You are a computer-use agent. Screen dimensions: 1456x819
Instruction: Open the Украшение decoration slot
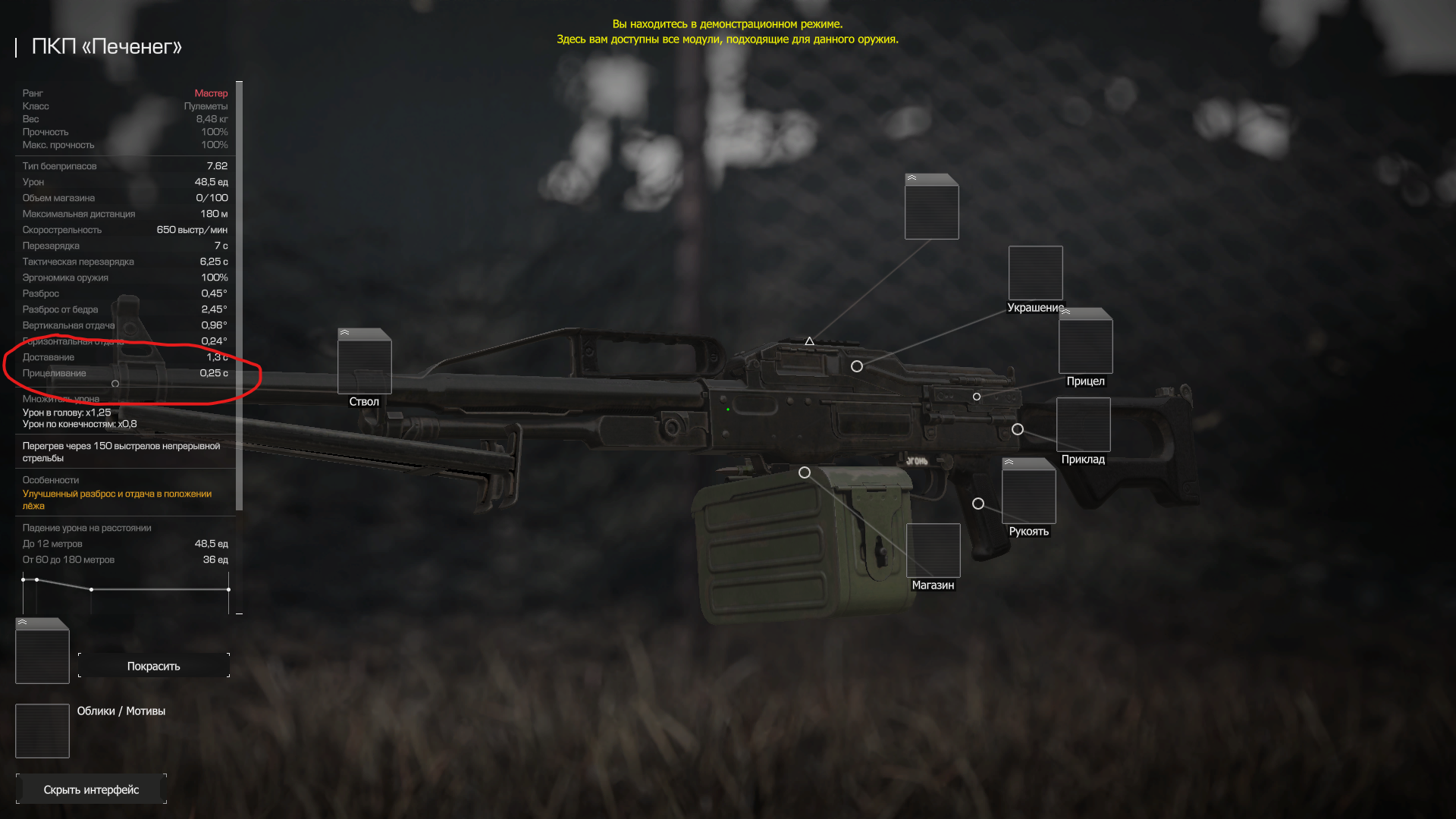[1035, 273]
